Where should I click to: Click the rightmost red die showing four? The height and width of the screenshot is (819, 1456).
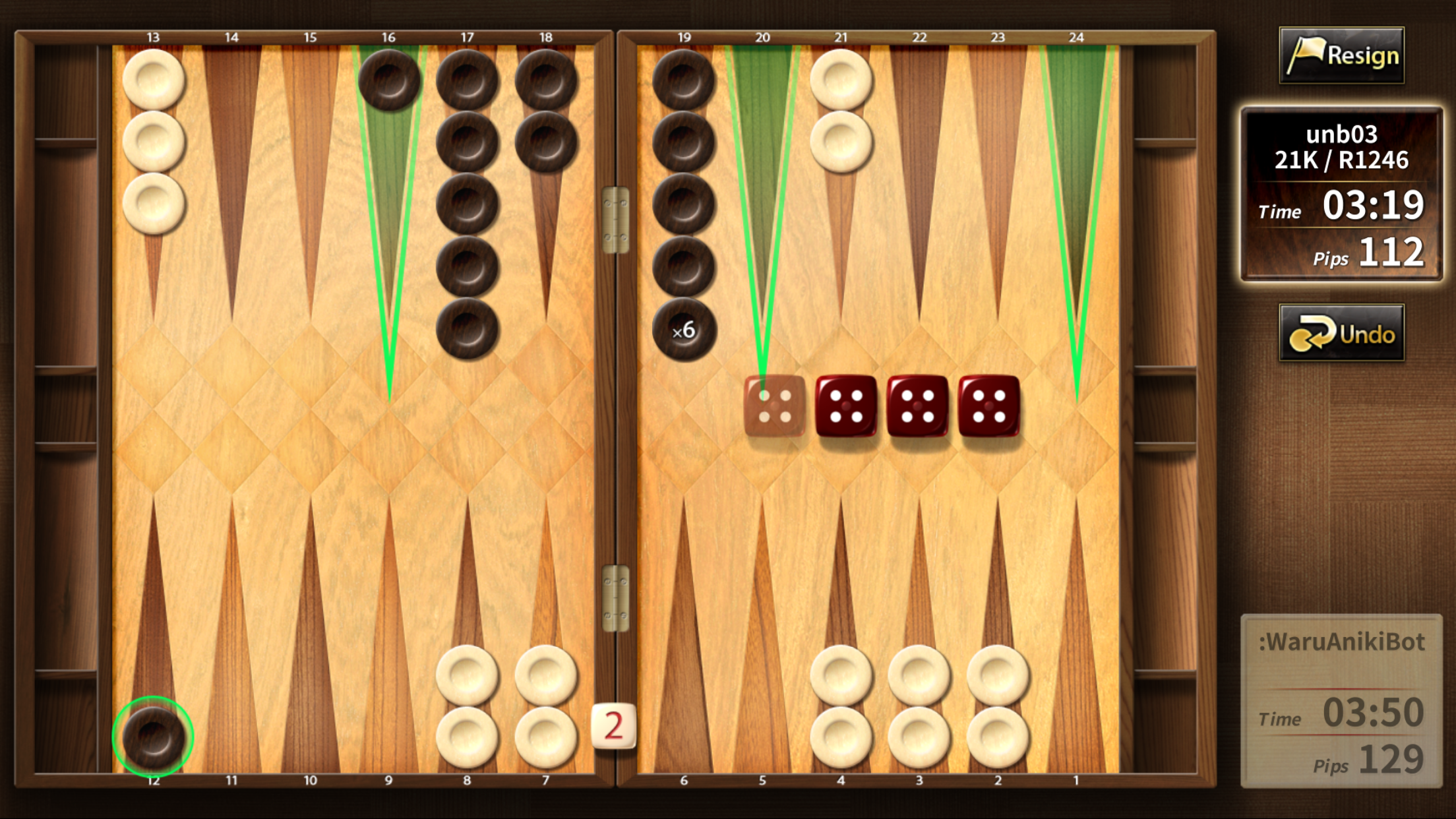pos(988,408)
